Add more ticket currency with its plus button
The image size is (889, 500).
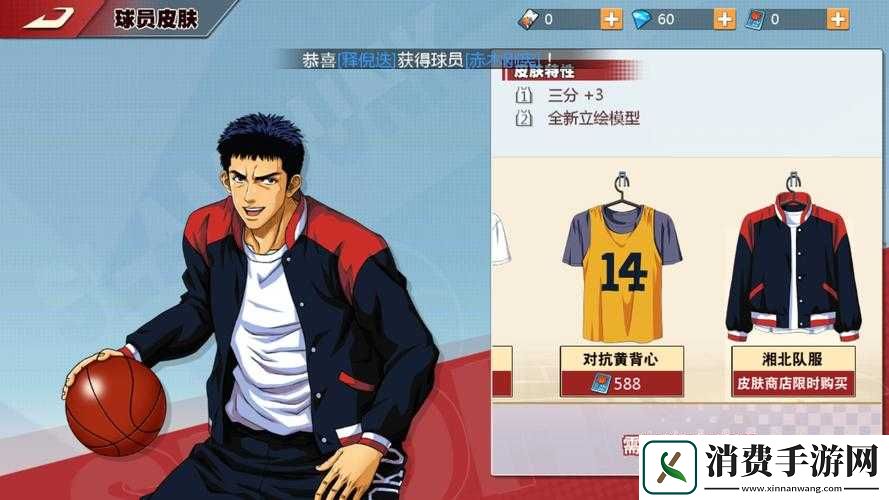point(611,19)
